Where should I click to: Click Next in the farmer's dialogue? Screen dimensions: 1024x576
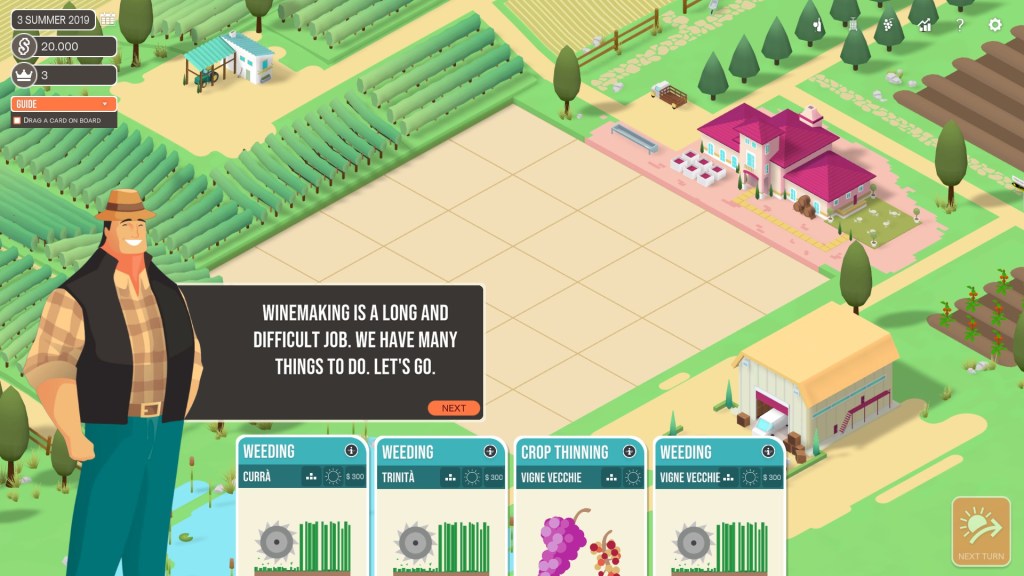(x=454, y=408)
